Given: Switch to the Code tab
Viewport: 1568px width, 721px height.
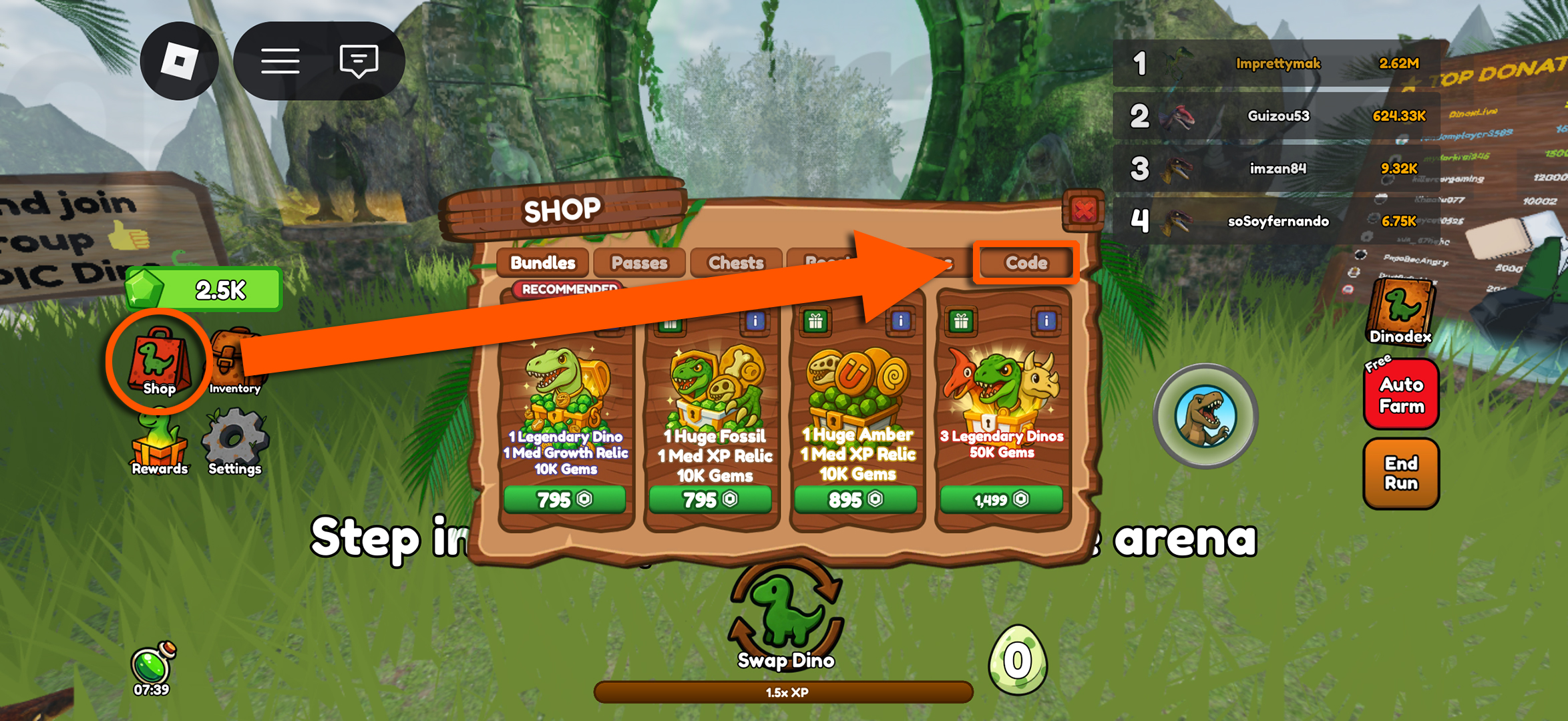Looking at the screenshot, I should (1024, 263).
